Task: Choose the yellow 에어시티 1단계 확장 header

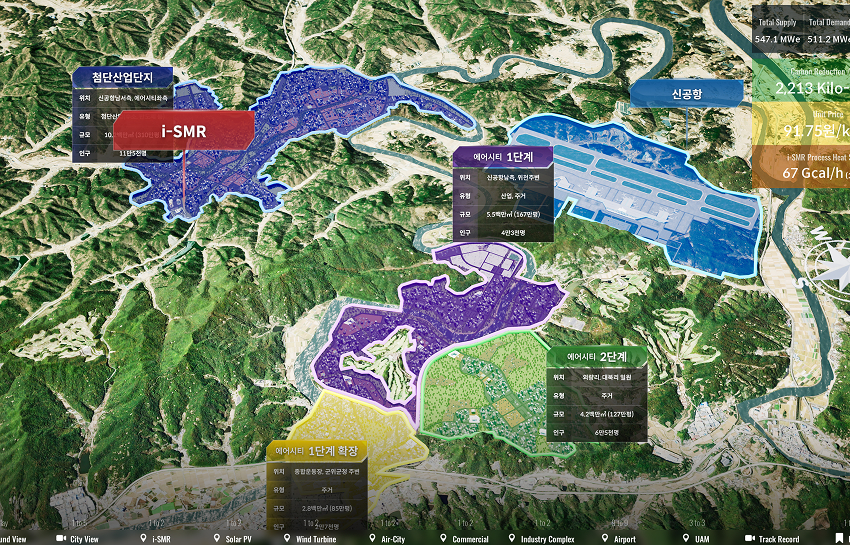Action: click(x=318, y=450)
